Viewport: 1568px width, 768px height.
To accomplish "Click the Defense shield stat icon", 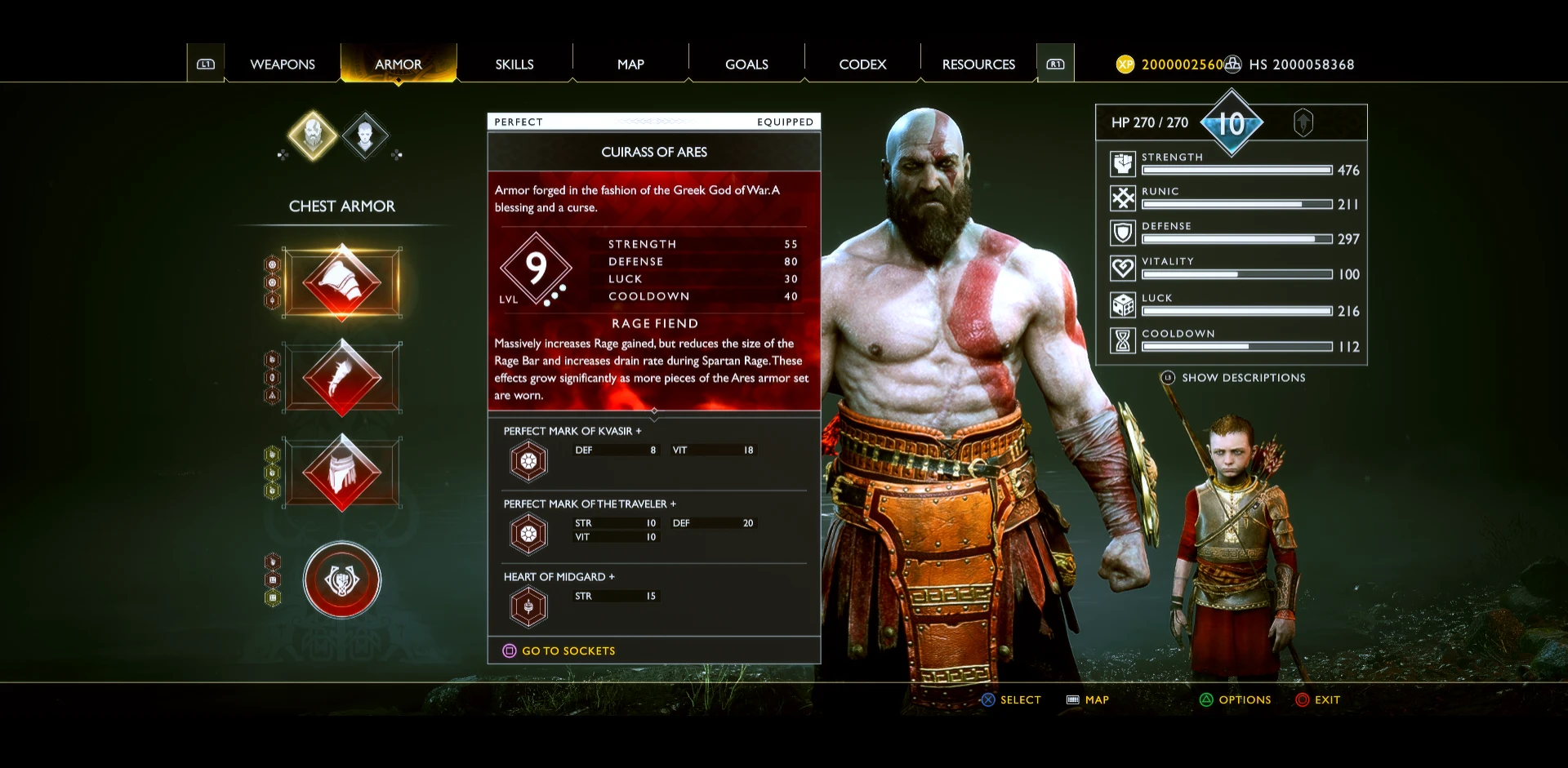I will click(x=1122, y=233).
